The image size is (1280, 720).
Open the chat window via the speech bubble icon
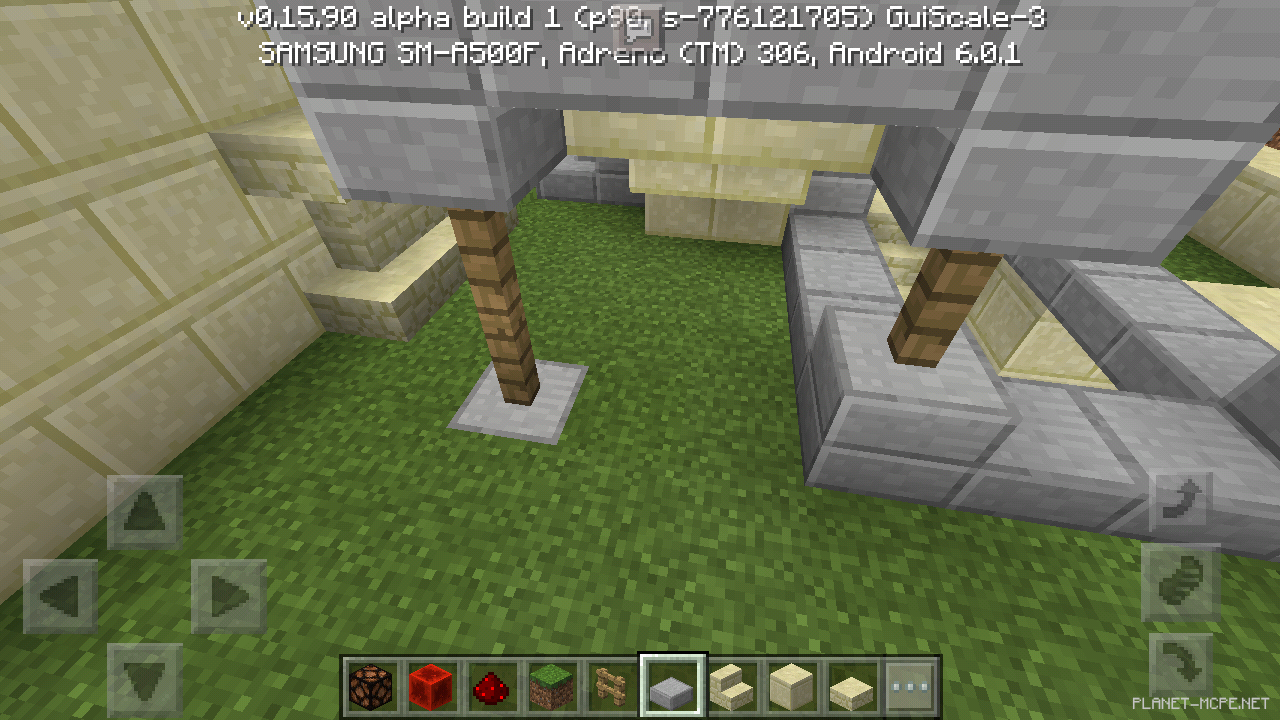pyautogui.click(x=636, y=28)
